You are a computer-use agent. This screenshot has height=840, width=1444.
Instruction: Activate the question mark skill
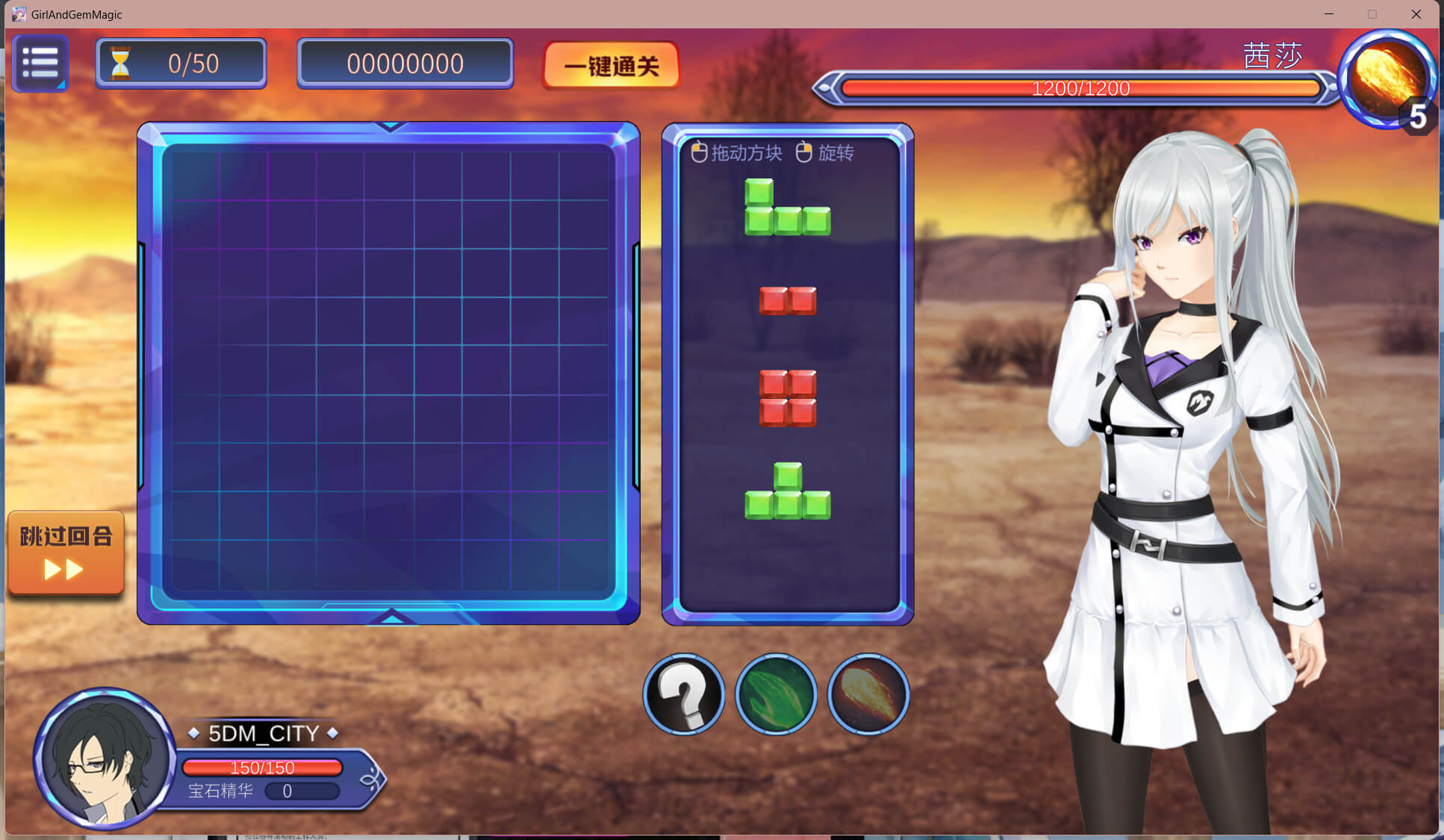point(684,694)
